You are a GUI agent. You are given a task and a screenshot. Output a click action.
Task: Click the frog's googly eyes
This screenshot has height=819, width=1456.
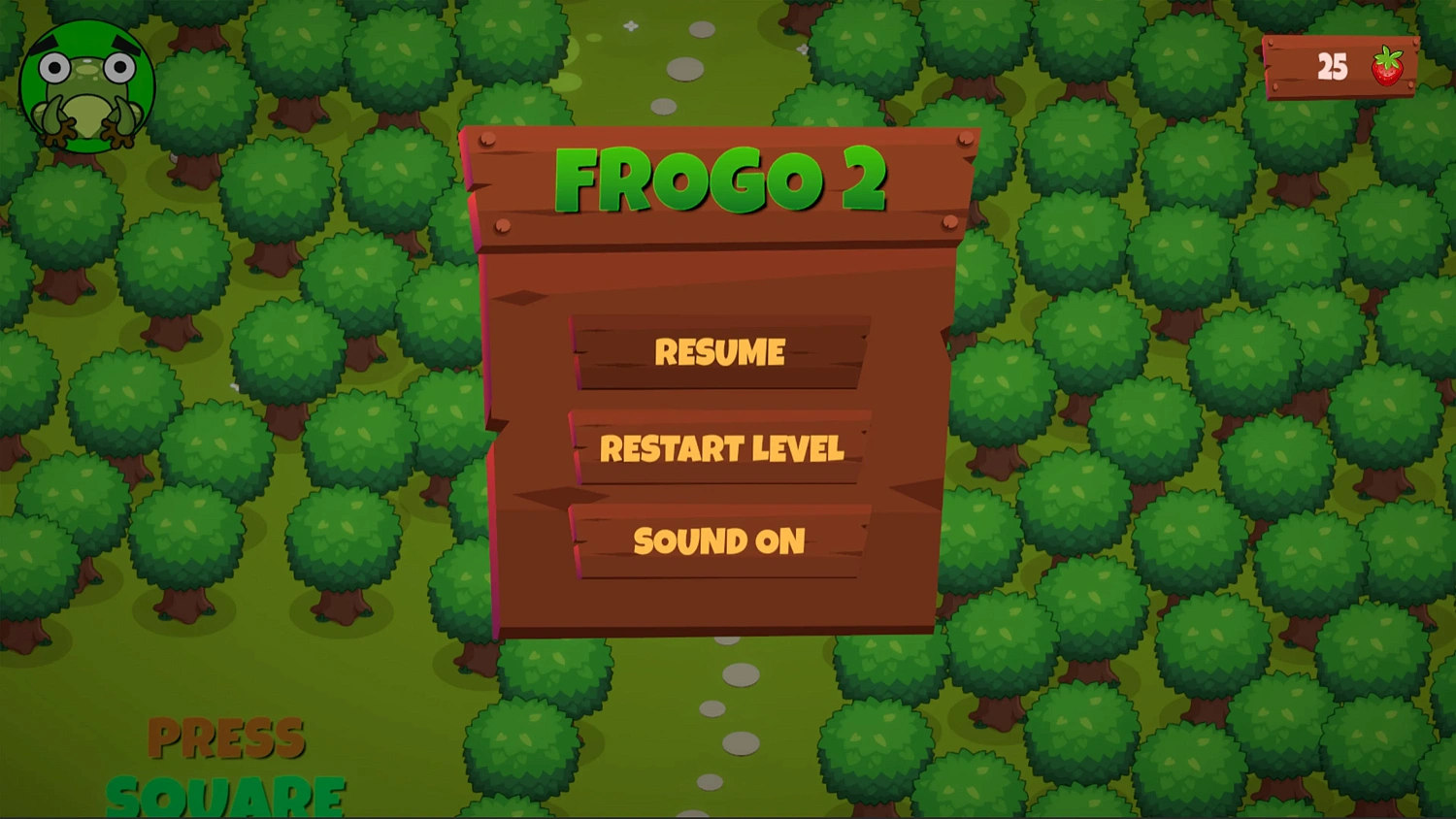(x=85, y=68)
